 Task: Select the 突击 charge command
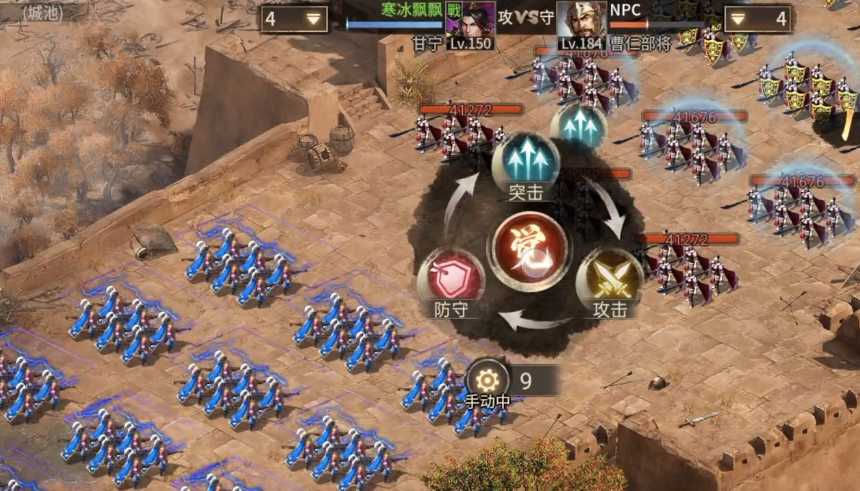click(525, 164)
